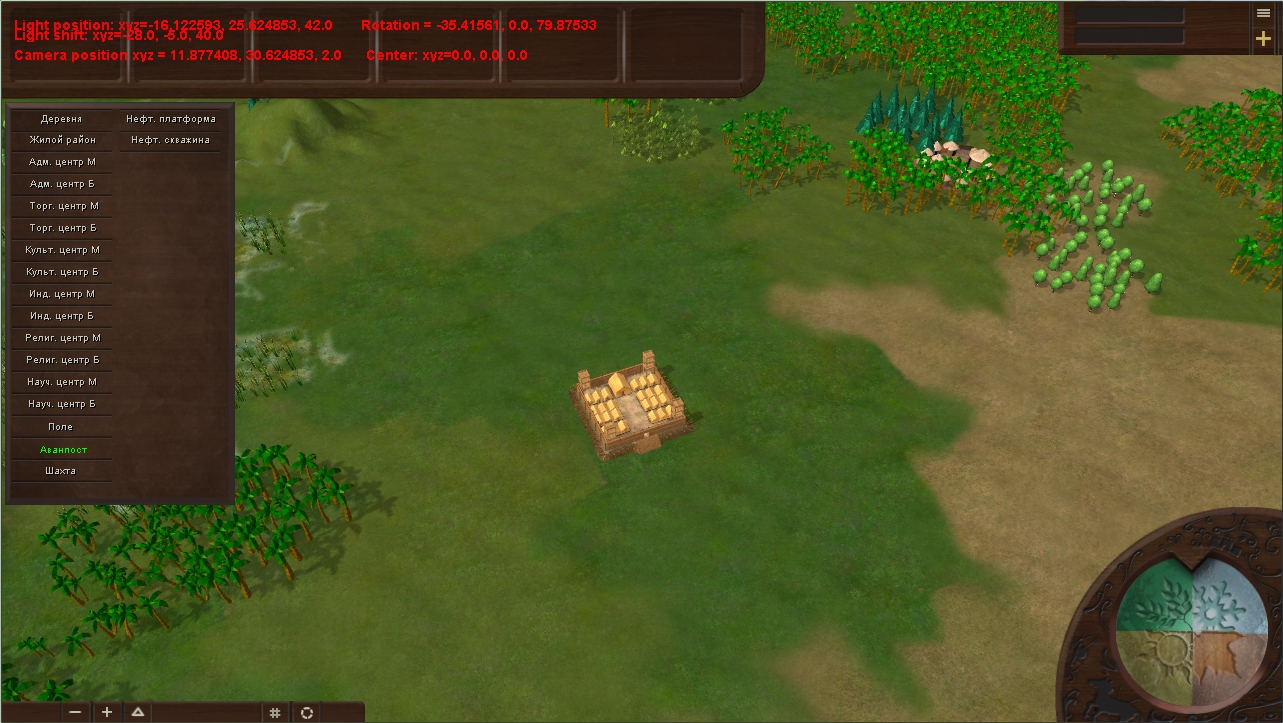Activate the triangle button in bottom toolbar
The width and height of the screenshot is (1283, 723).
[x=138, y=712]
